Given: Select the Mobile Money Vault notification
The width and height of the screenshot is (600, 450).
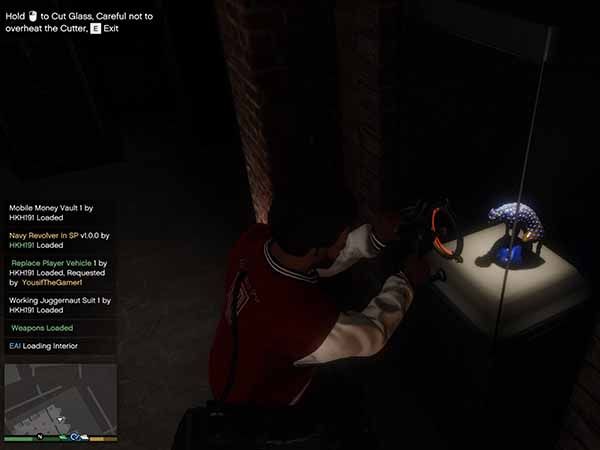Looking at the screenshot, I should click(58, 213).
